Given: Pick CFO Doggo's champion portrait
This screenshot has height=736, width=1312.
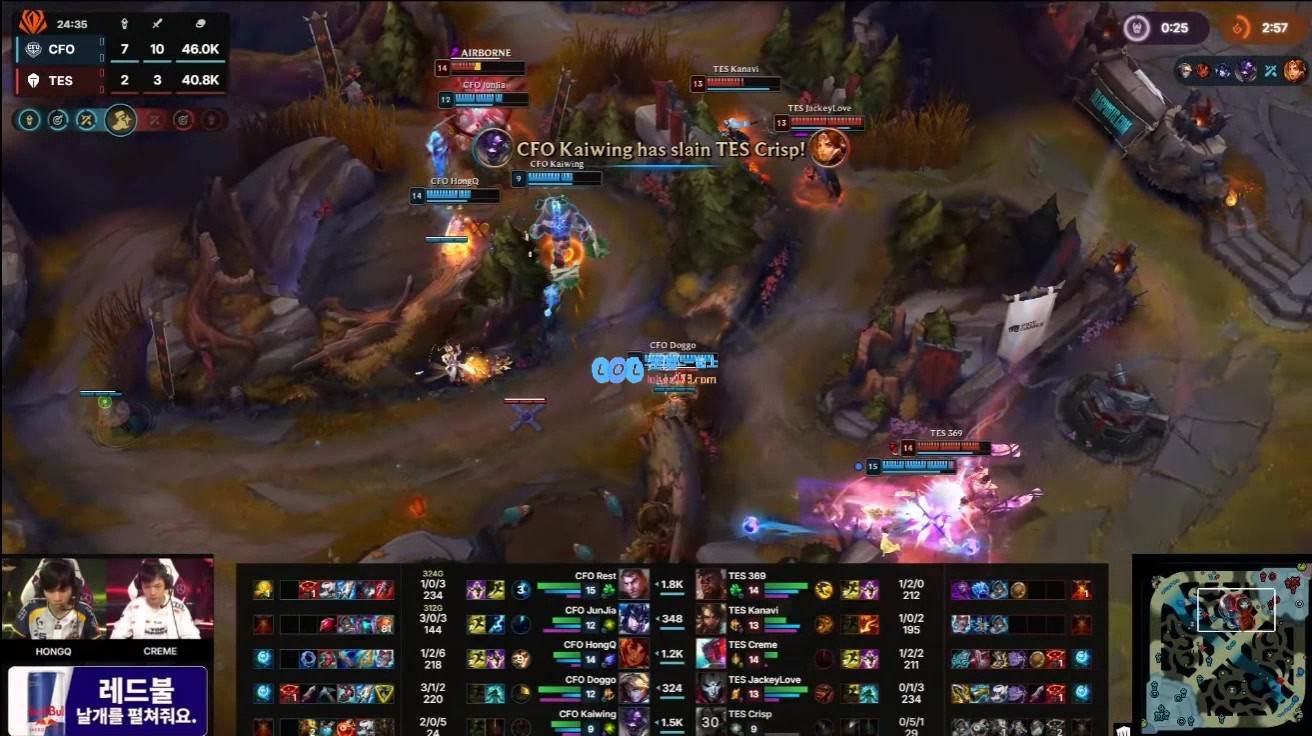Looking at the screenshot, I should click(x=633, y=687).
